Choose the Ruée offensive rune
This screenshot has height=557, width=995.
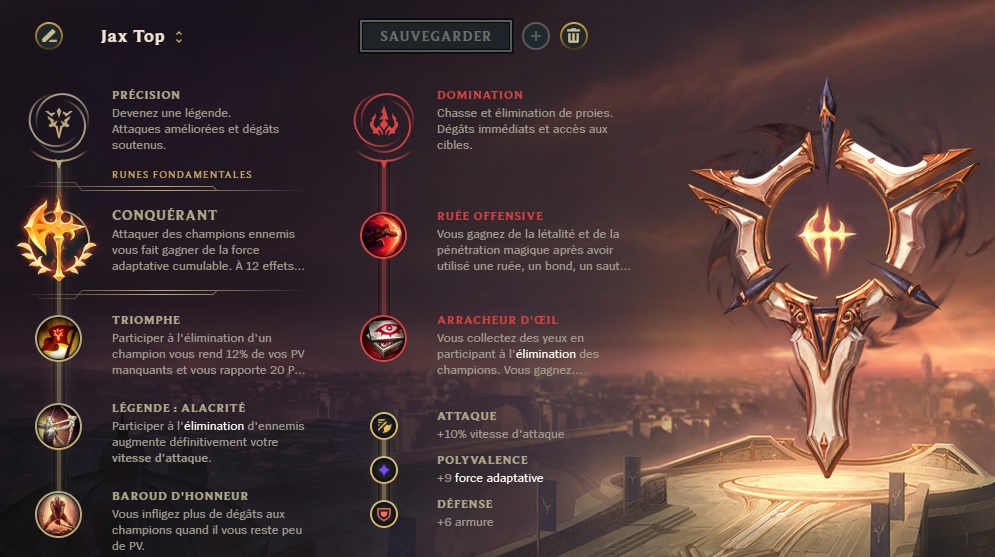pyautogui.click(x=383, y=233)
